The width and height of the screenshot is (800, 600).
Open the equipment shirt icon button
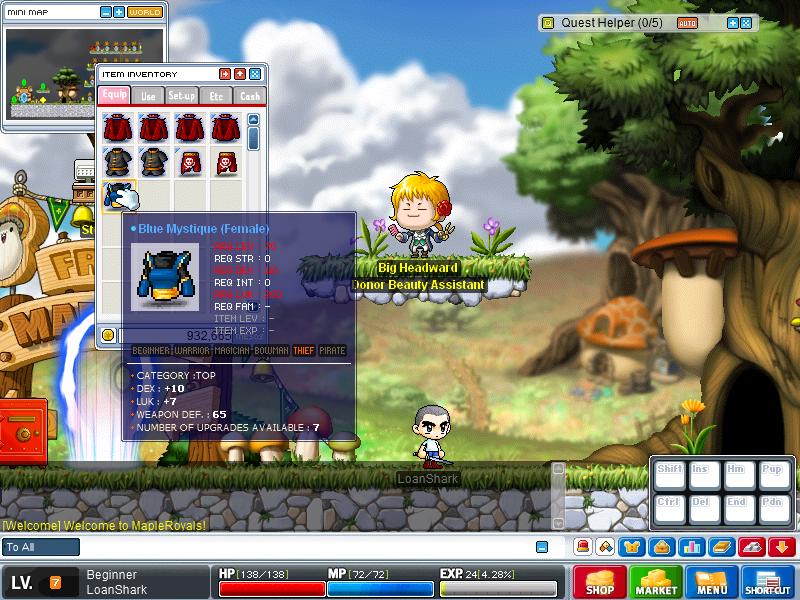point(634,547)
